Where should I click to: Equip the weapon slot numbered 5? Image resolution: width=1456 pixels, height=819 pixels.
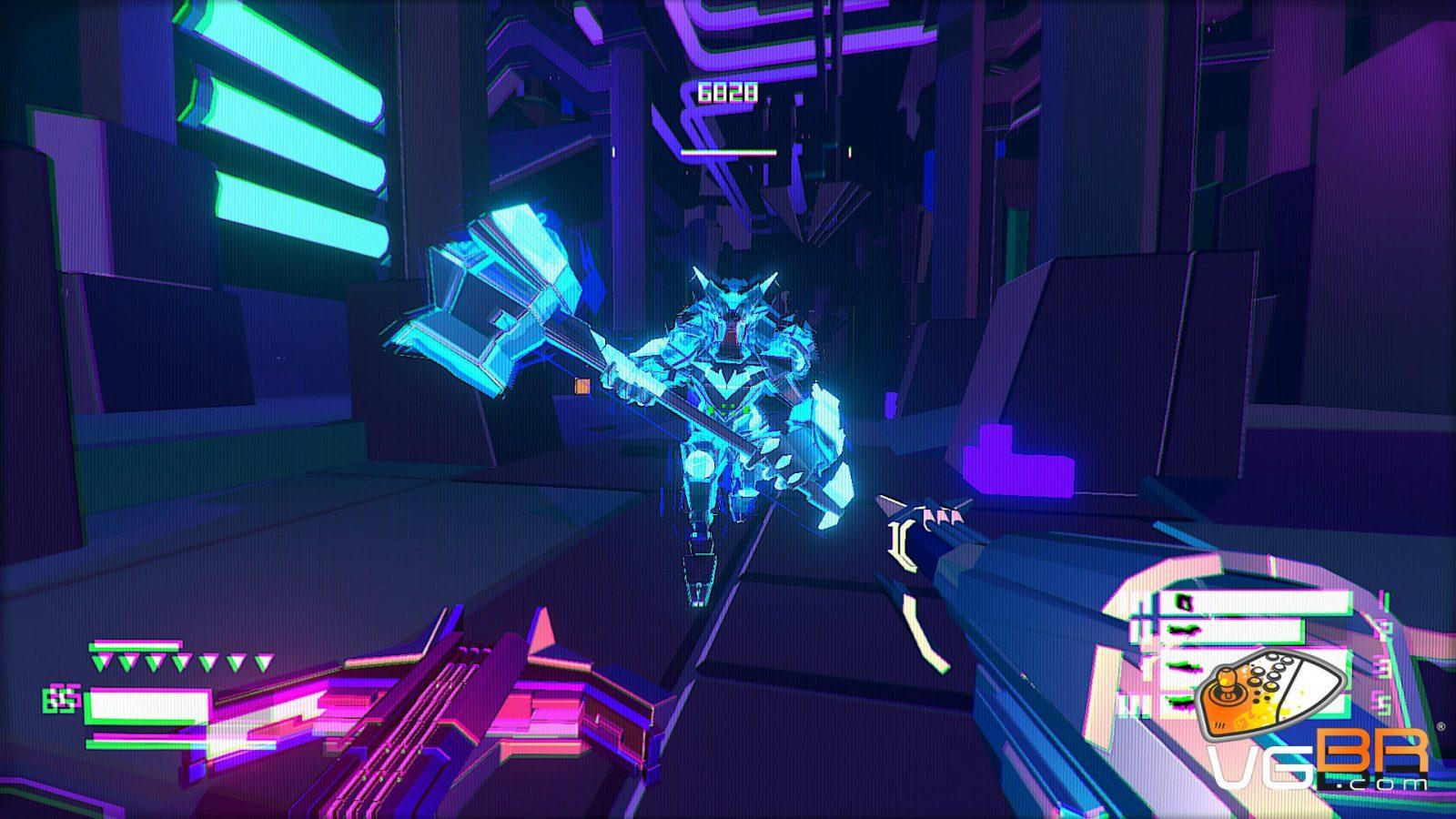(1174, 703)
